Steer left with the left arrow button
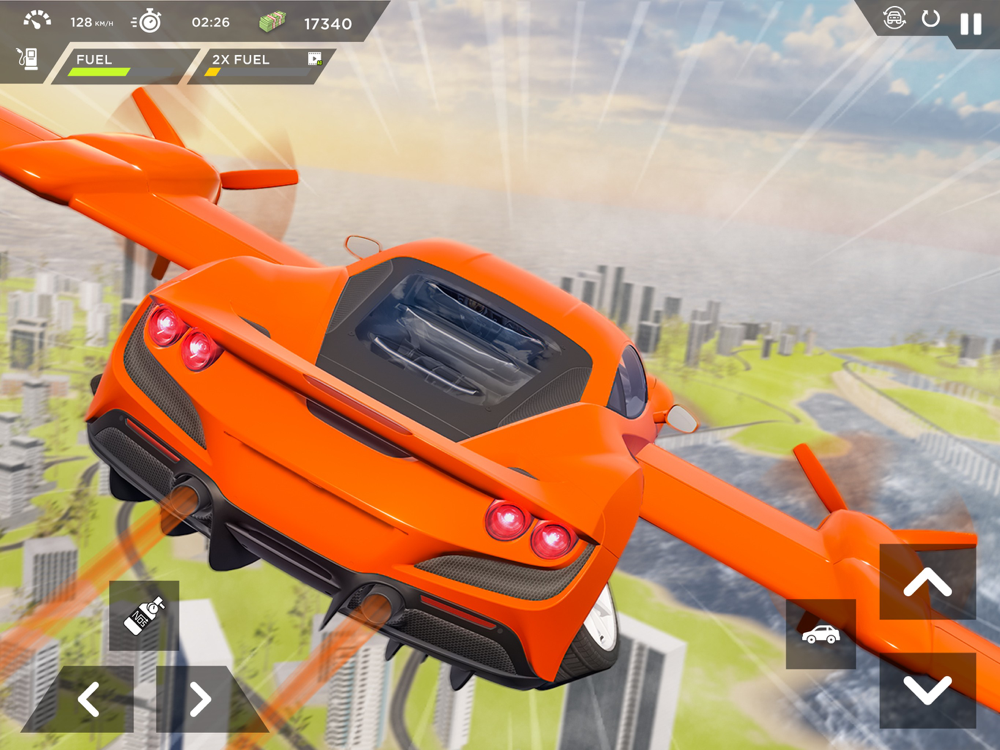Image resolution: width=1000 pixels, height=750 pixels. (x=90, y=699)
